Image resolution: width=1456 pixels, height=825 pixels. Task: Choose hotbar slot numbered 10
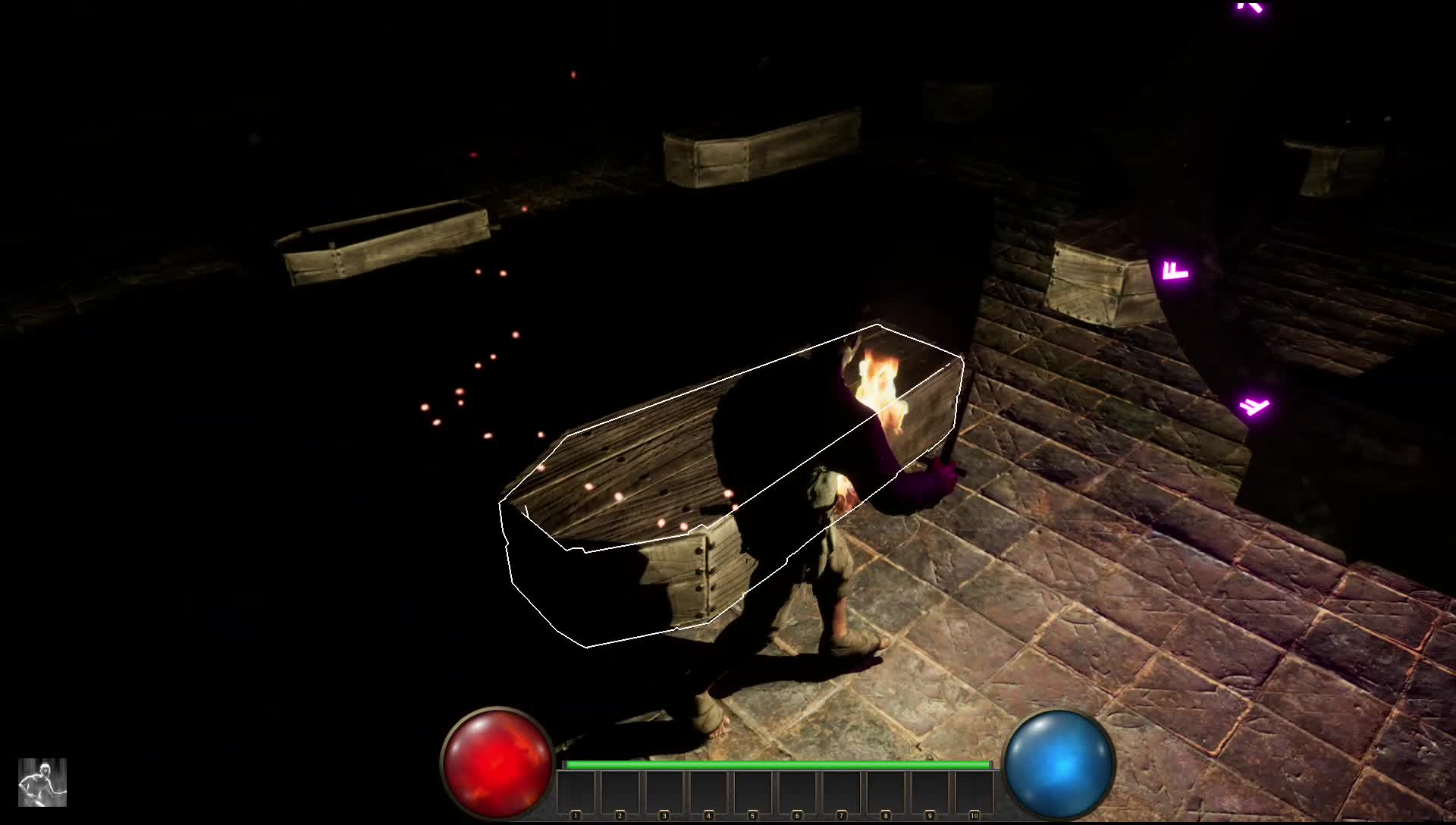point(974,794)
